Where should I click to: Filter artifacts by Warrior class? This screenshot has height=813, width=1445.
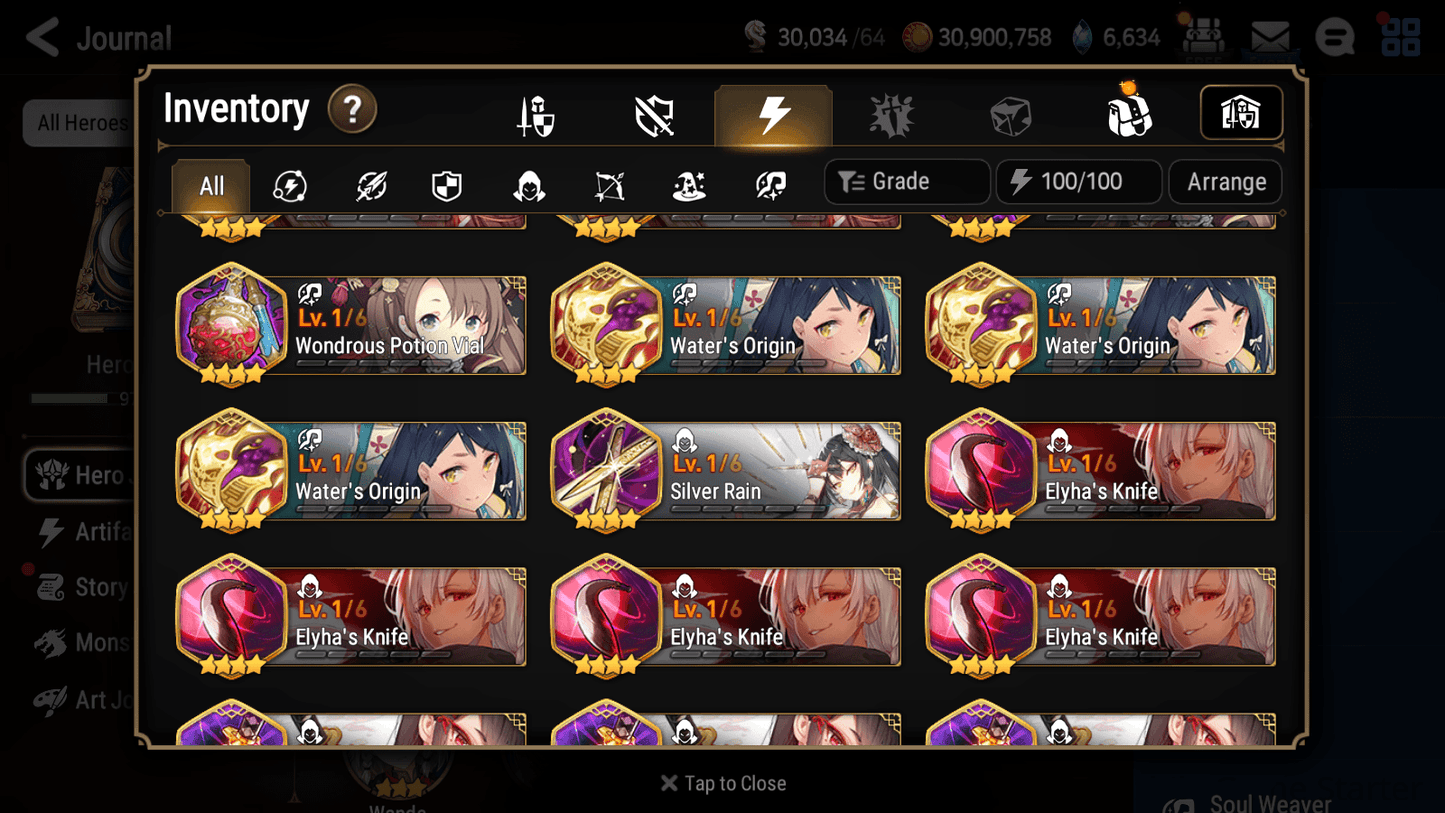369,182
